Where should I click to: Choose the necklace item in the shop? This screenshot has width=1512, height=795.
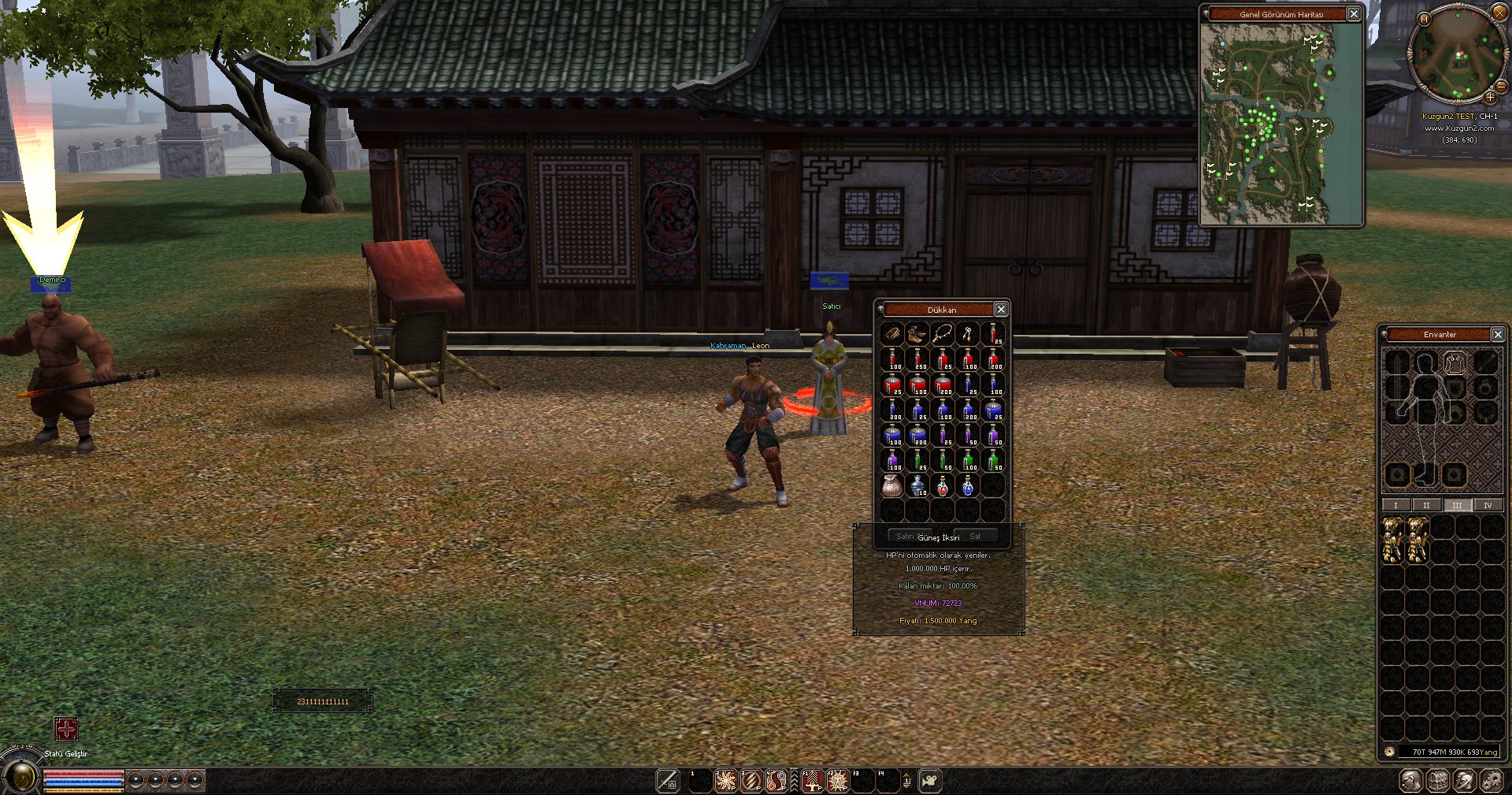[x=943, y=334]
